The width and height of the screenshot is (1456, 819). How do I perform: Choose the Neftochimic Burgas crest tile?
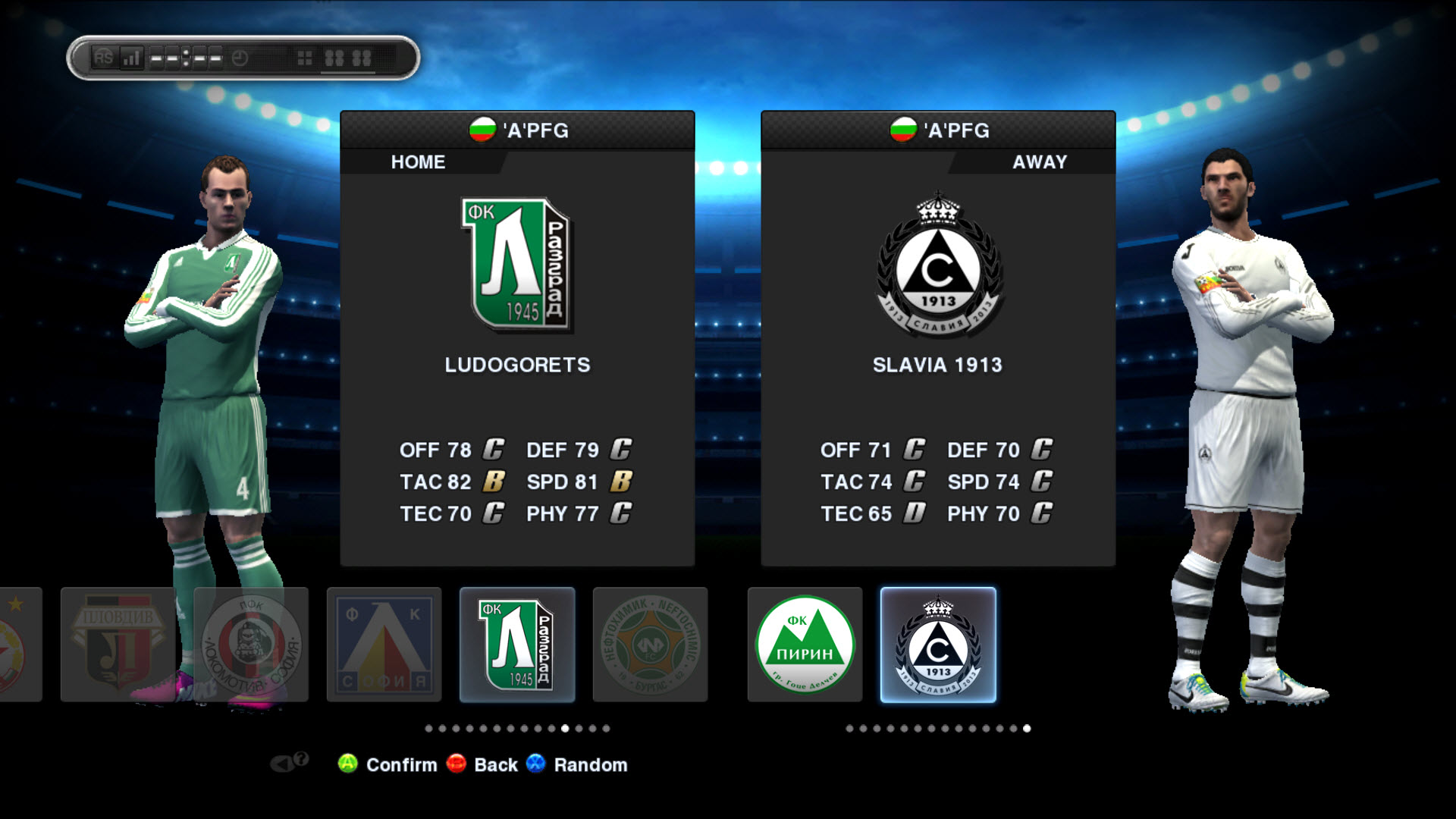pos(650,645)
